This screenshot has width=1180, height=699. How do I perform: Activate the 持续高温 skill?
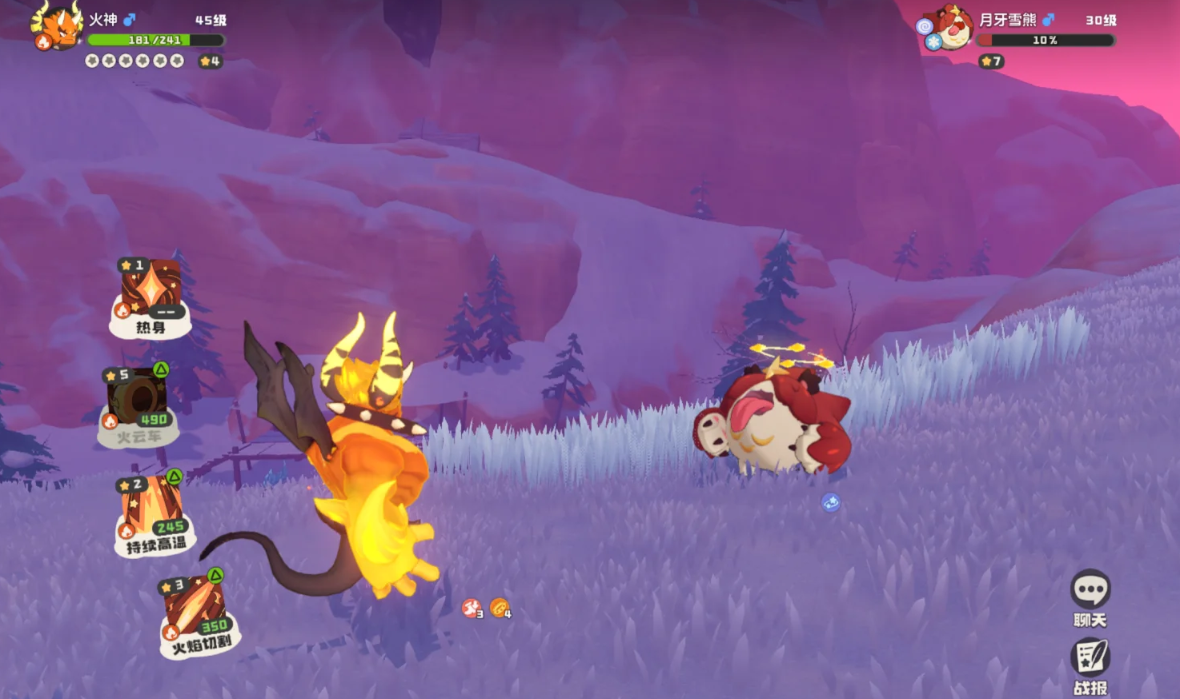click(x=151, y=514)
